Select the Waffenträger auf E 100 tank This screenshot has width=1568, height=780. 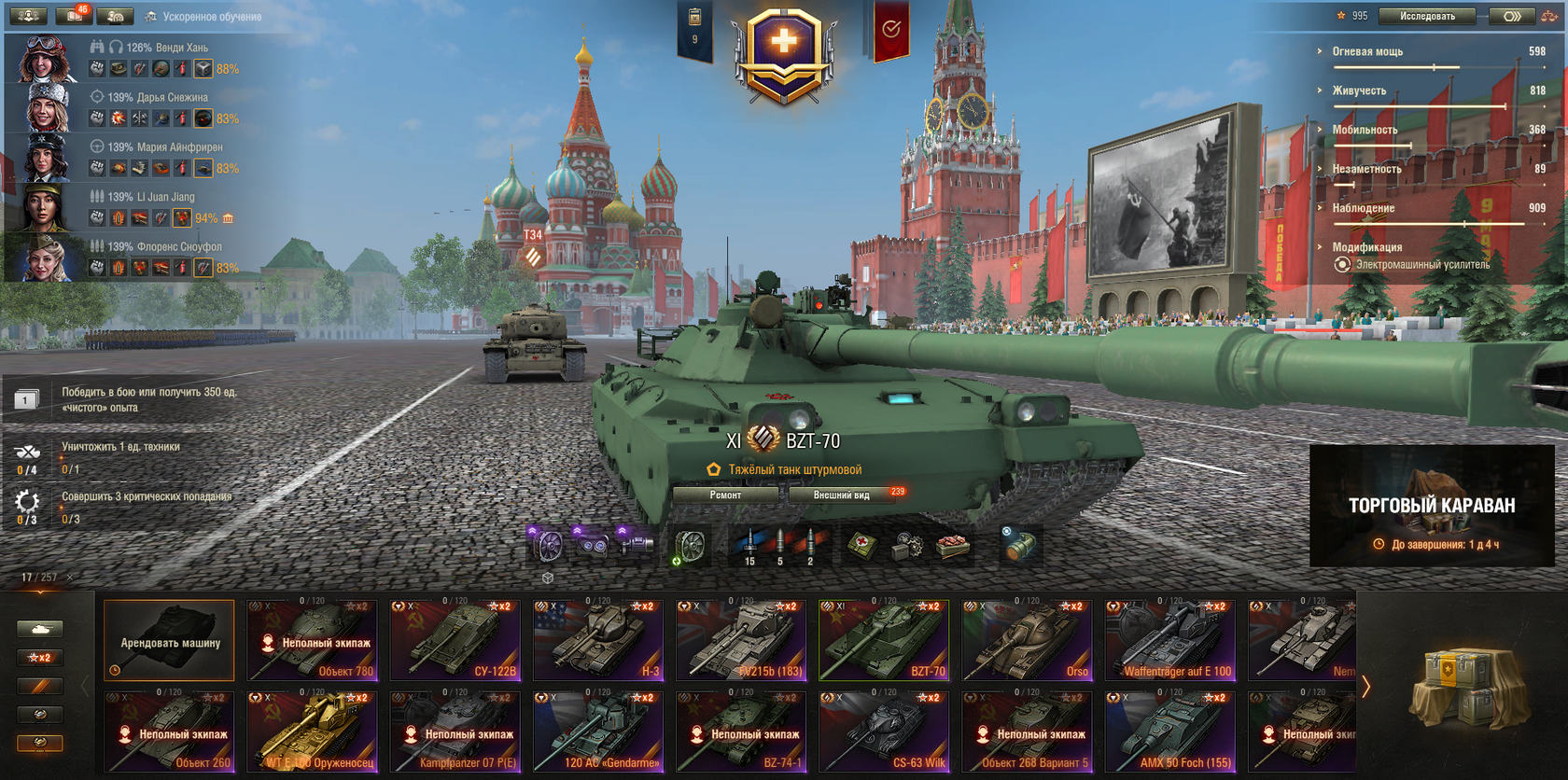click(1170, 640)
